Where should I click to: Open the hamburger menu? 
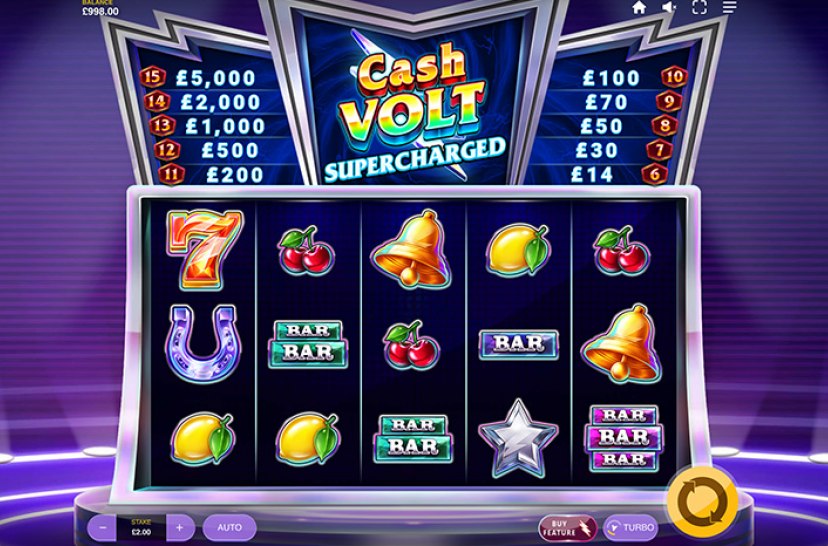(730, 7)
